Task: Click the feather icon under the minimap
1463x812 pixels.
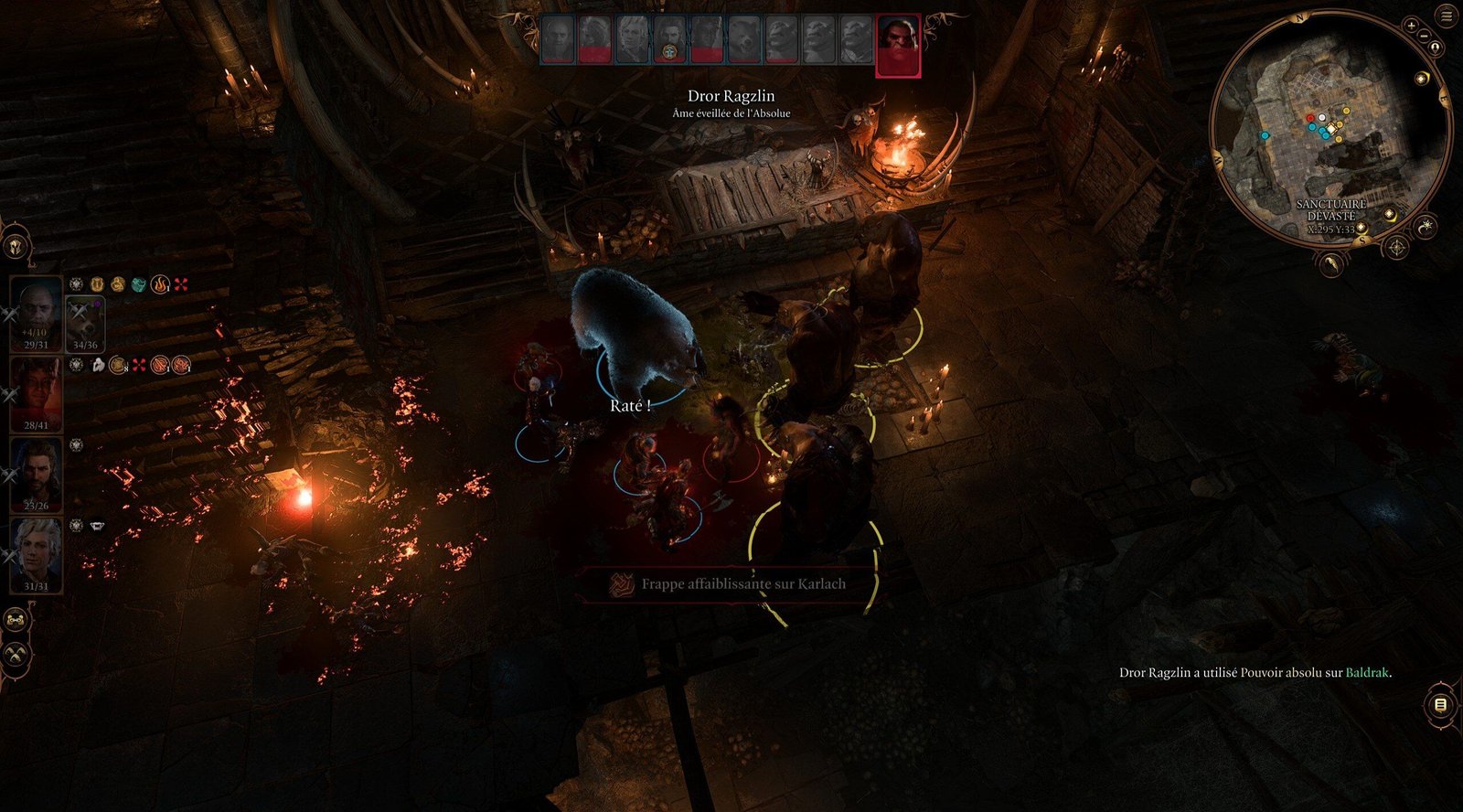Action: [x=1332, y=264]
